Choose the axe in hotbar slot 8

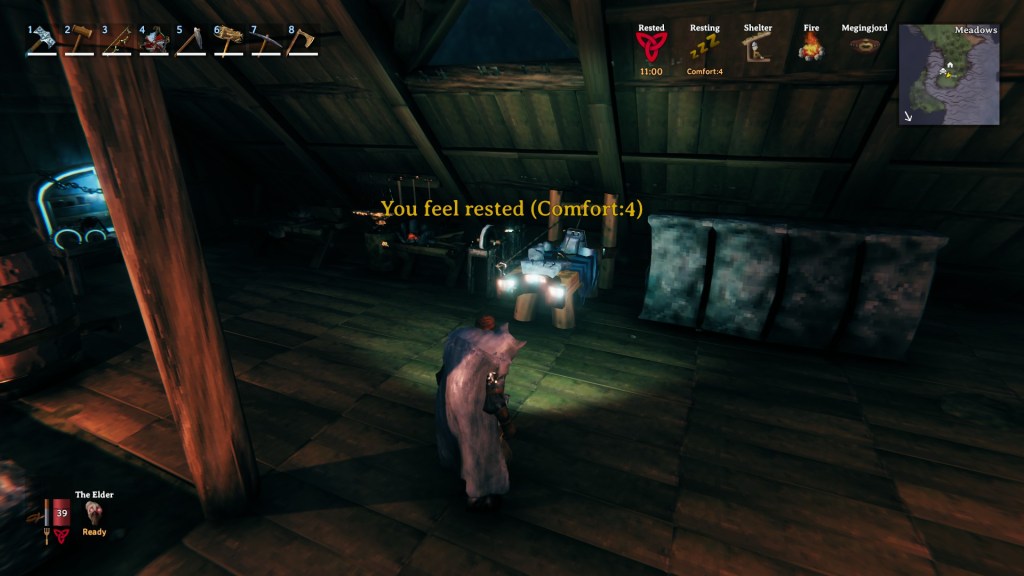(x=303, y=40)
